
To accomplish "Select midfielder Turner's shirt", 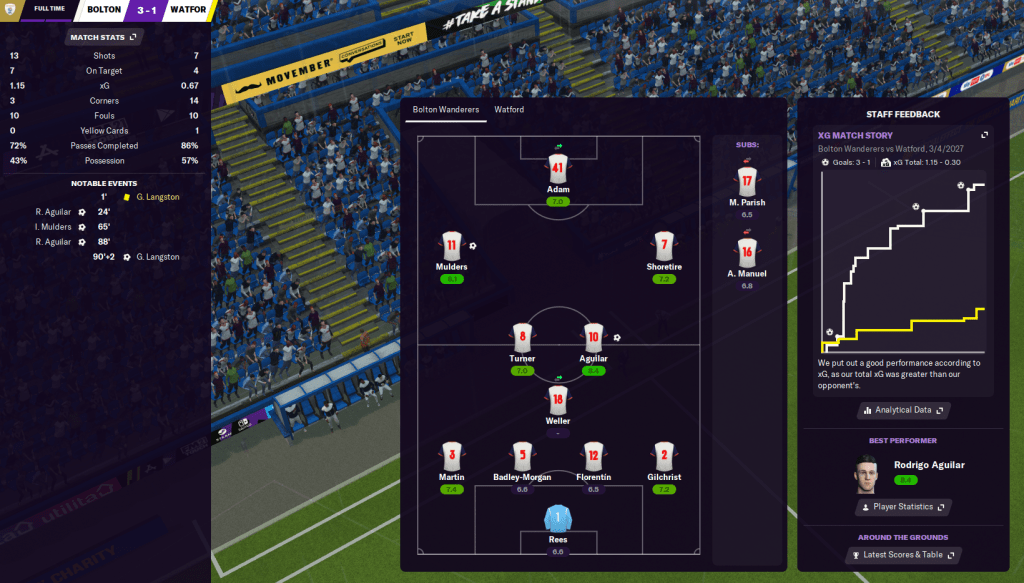I will click(522, 337).
